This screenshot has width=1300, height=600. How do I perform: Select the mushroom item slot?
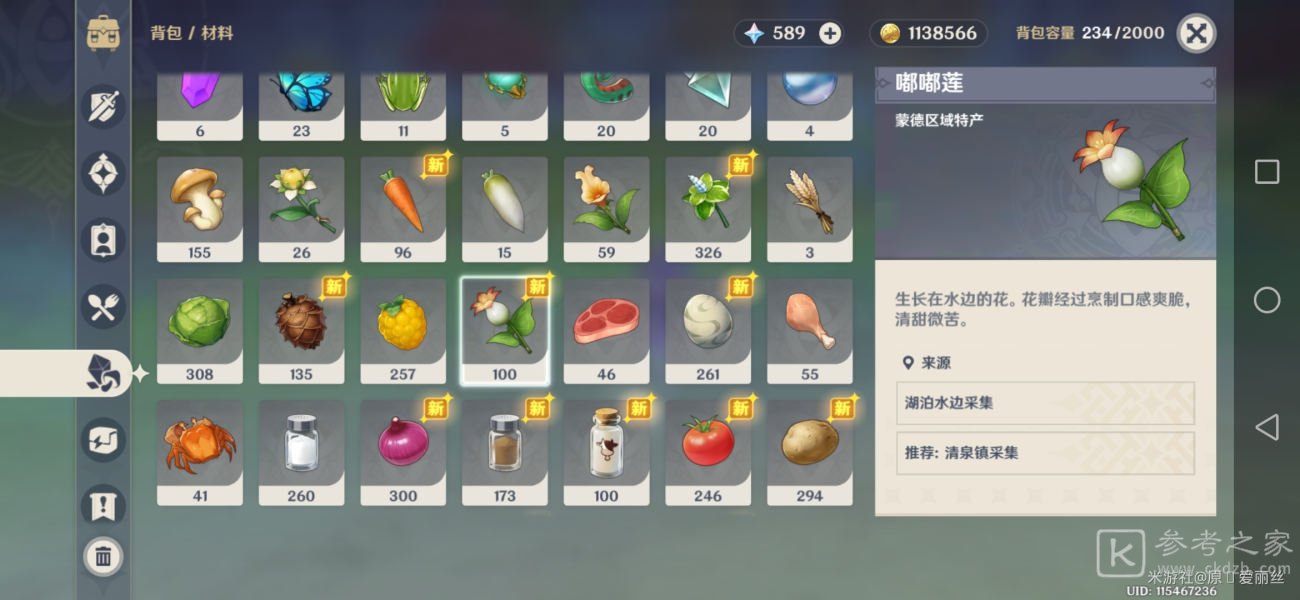(x=200, y=208)
